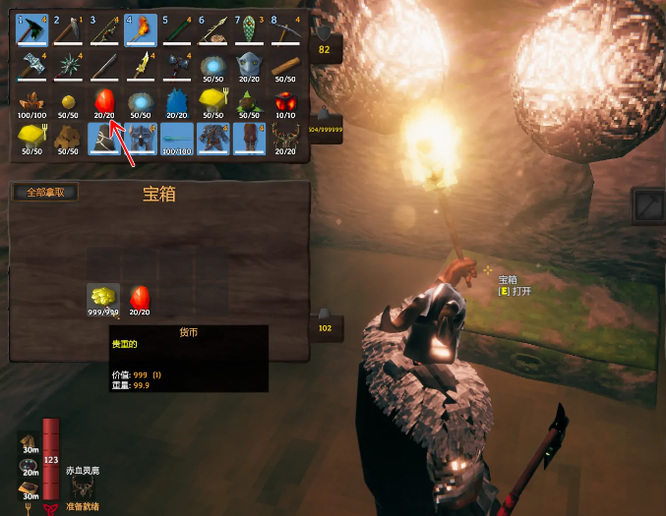666x516 pixels.
Task: Select the gold coins stack in the chest
Action: 103,299
